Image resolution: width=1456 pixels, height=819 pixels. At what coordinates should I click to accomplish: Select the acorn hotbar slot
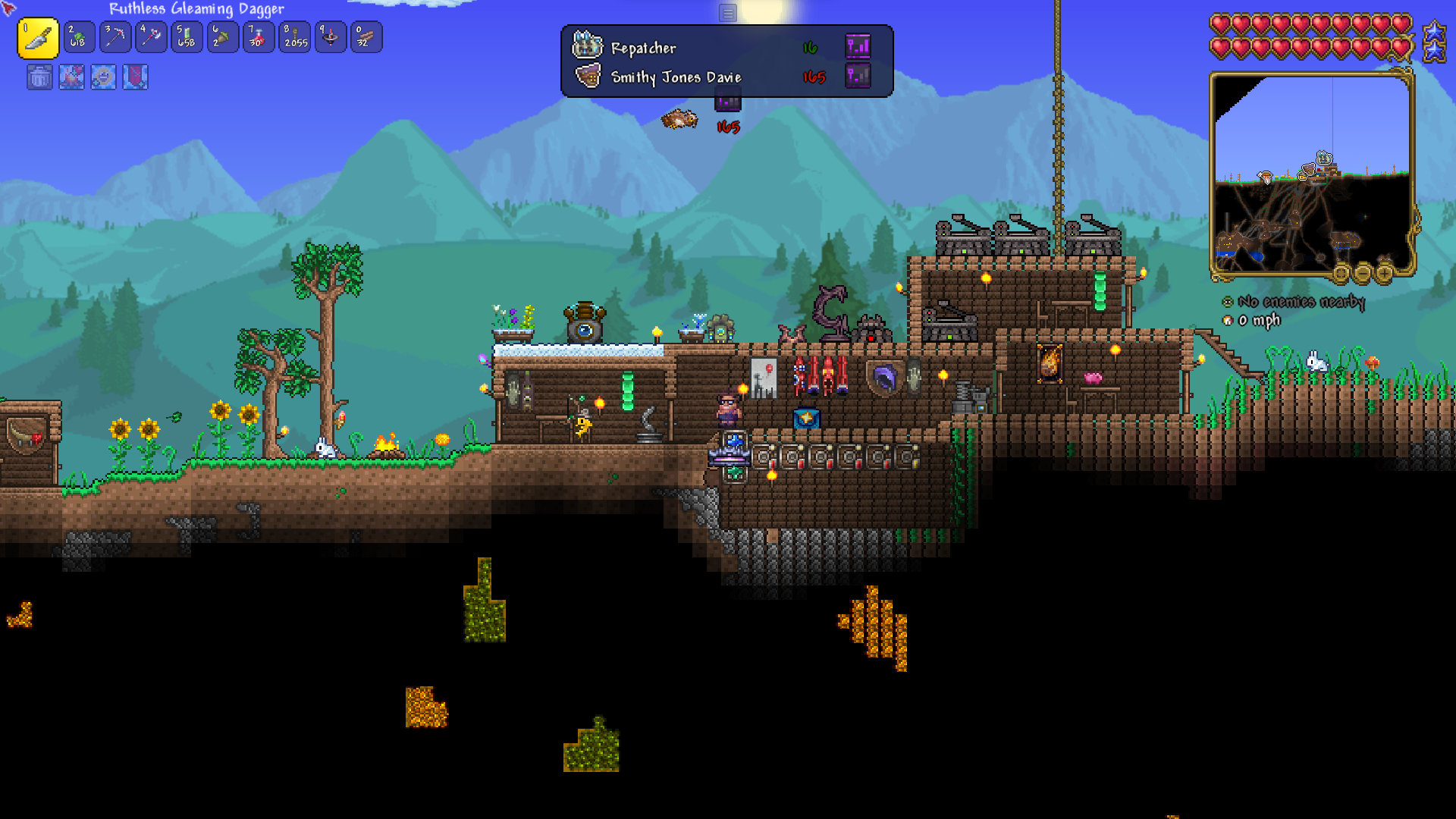(222, 37)
